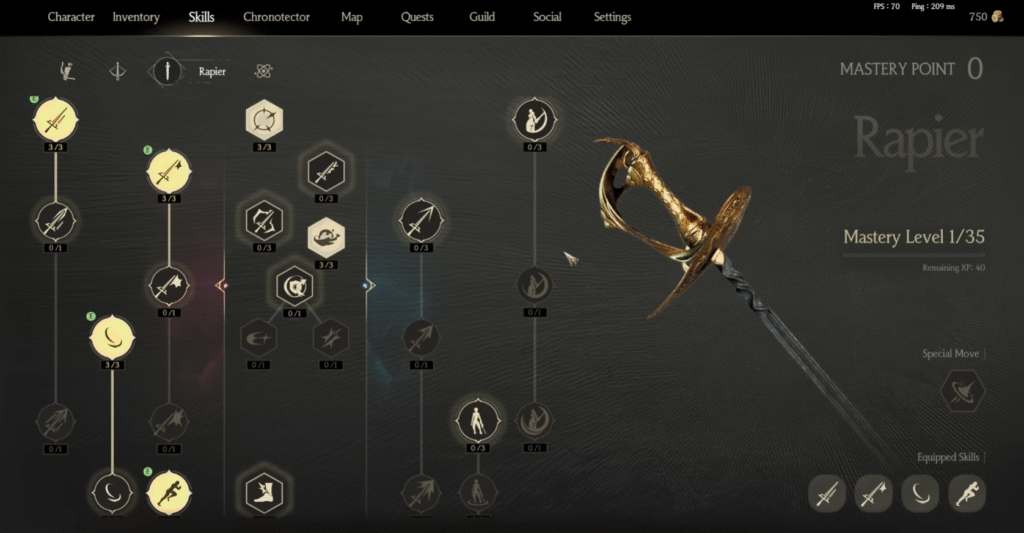Choose the hexagonal shield-and-sword node with 0/1
Viewport: 1024px width, 533px height.
(x=295, y=287)
